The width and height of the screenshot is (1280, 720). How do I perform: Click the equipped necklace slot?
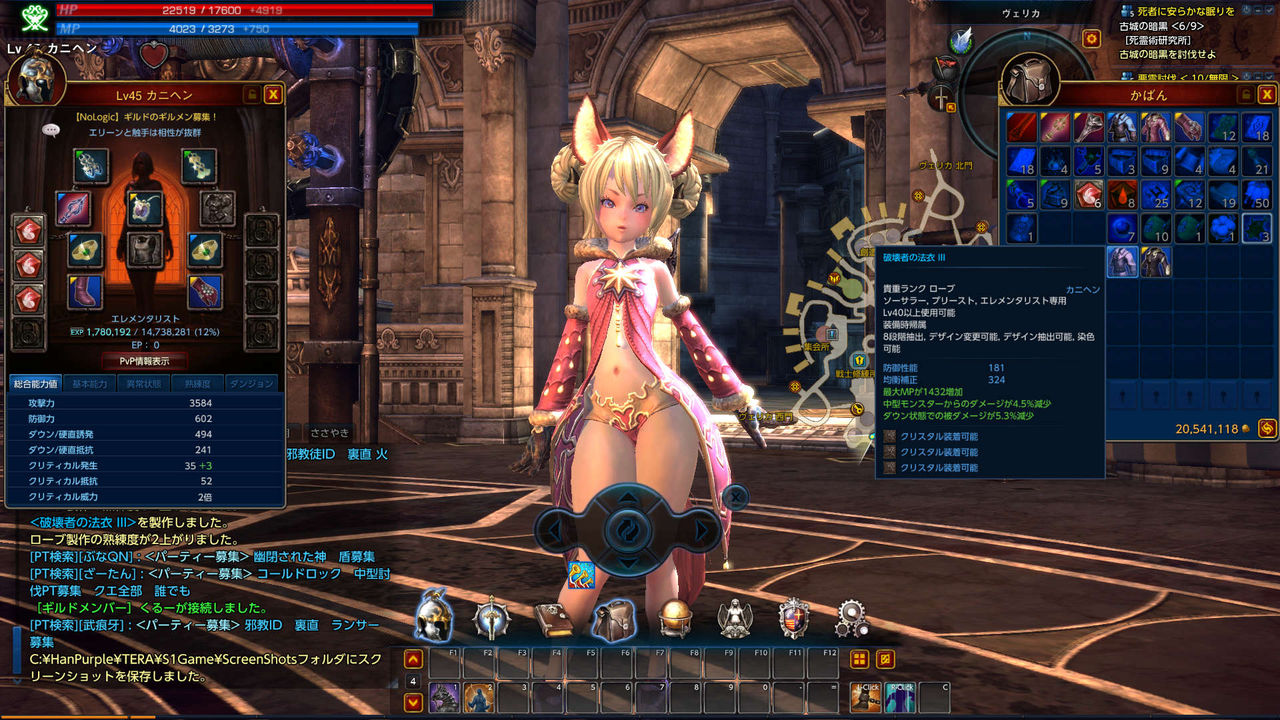[146, 208]
